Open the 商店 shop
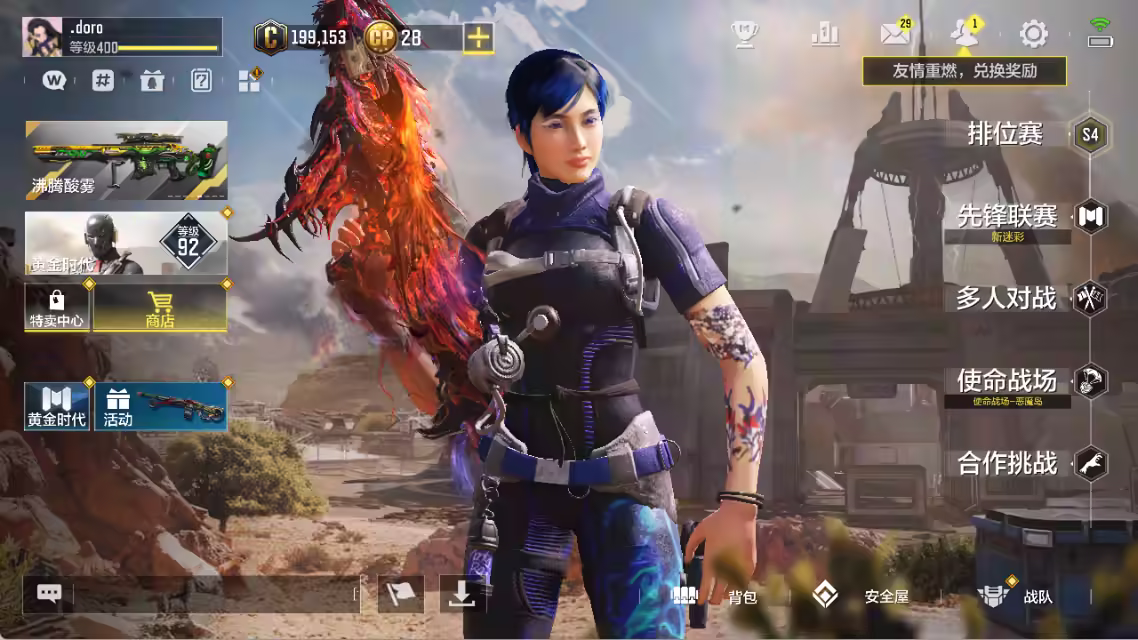 [x=159, y=308]
